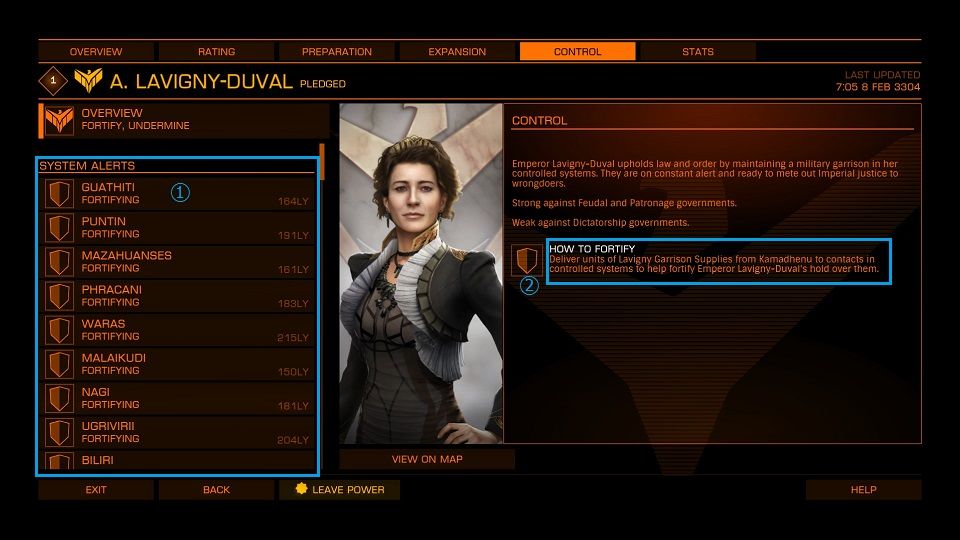Show the Expansion tab
Image resolution: width=960 pixels, height=540 pixels.
[x=457, y=52]
